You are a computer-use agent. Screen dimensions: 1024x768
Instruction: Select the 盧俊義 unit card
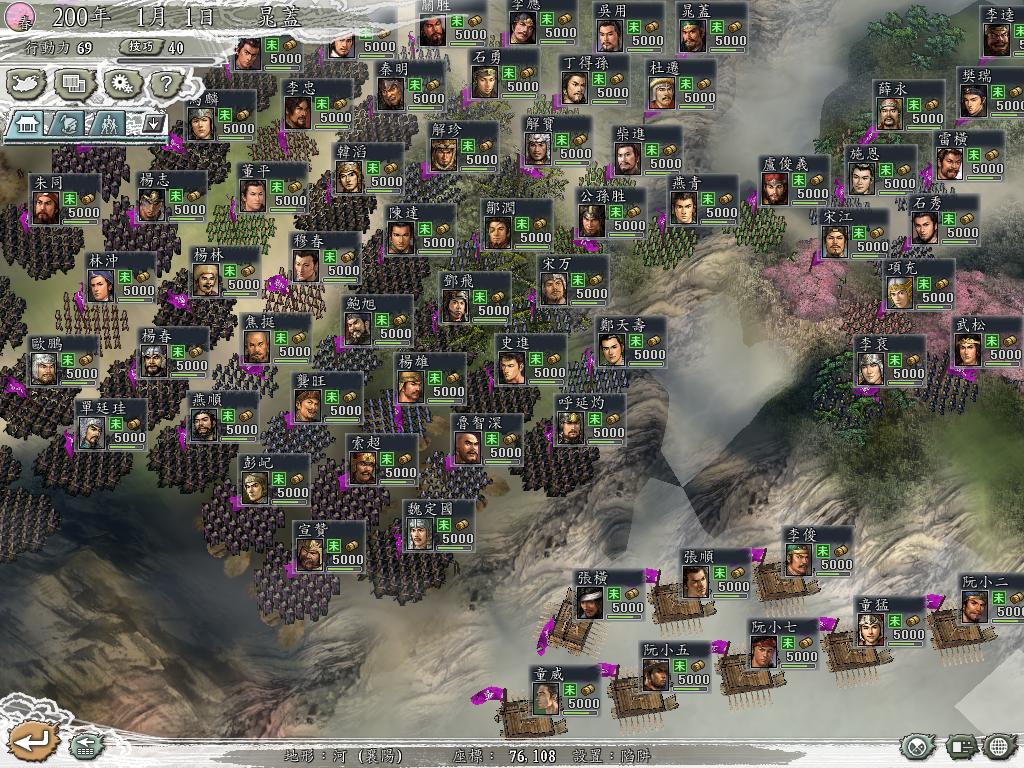pyautogui.click(x=795, y=180)
